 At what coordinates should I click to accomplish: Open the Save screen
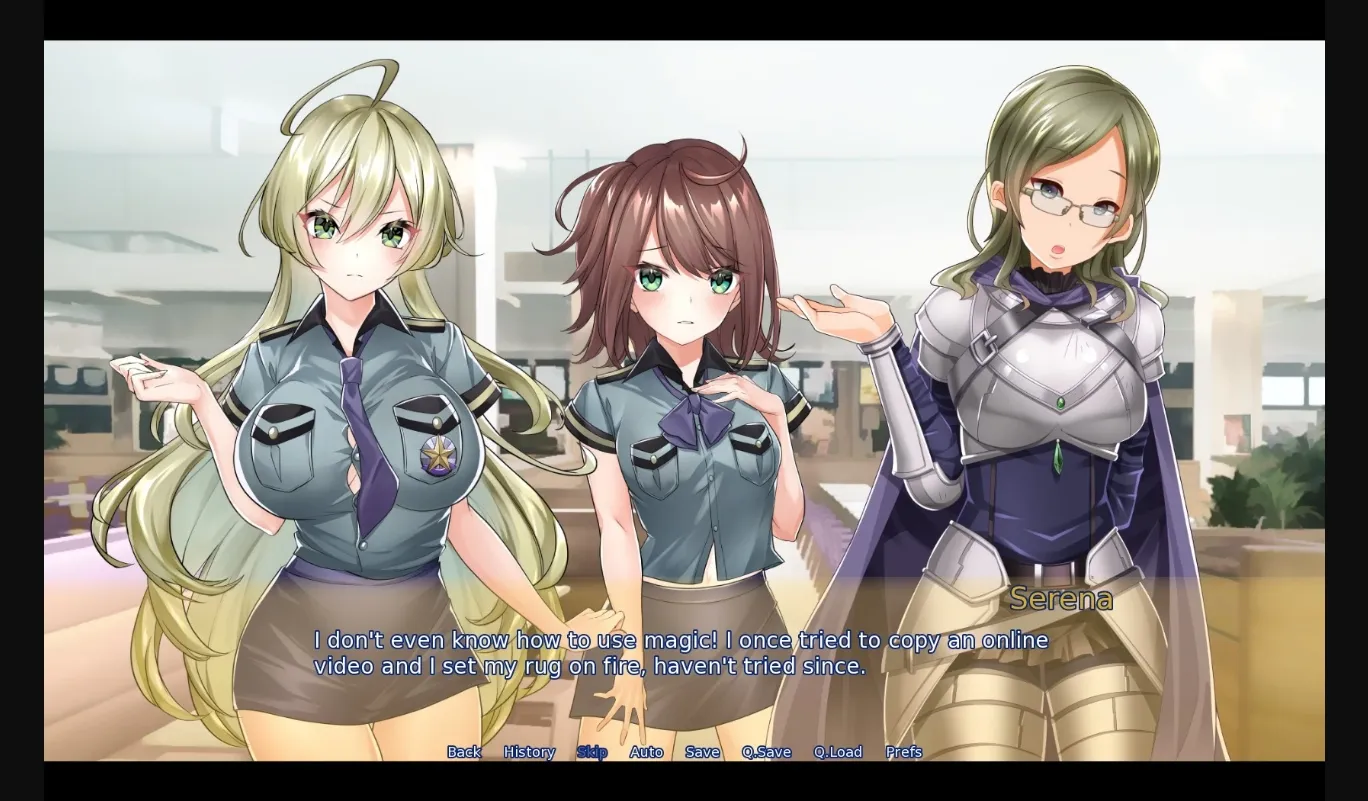point(703,751)
